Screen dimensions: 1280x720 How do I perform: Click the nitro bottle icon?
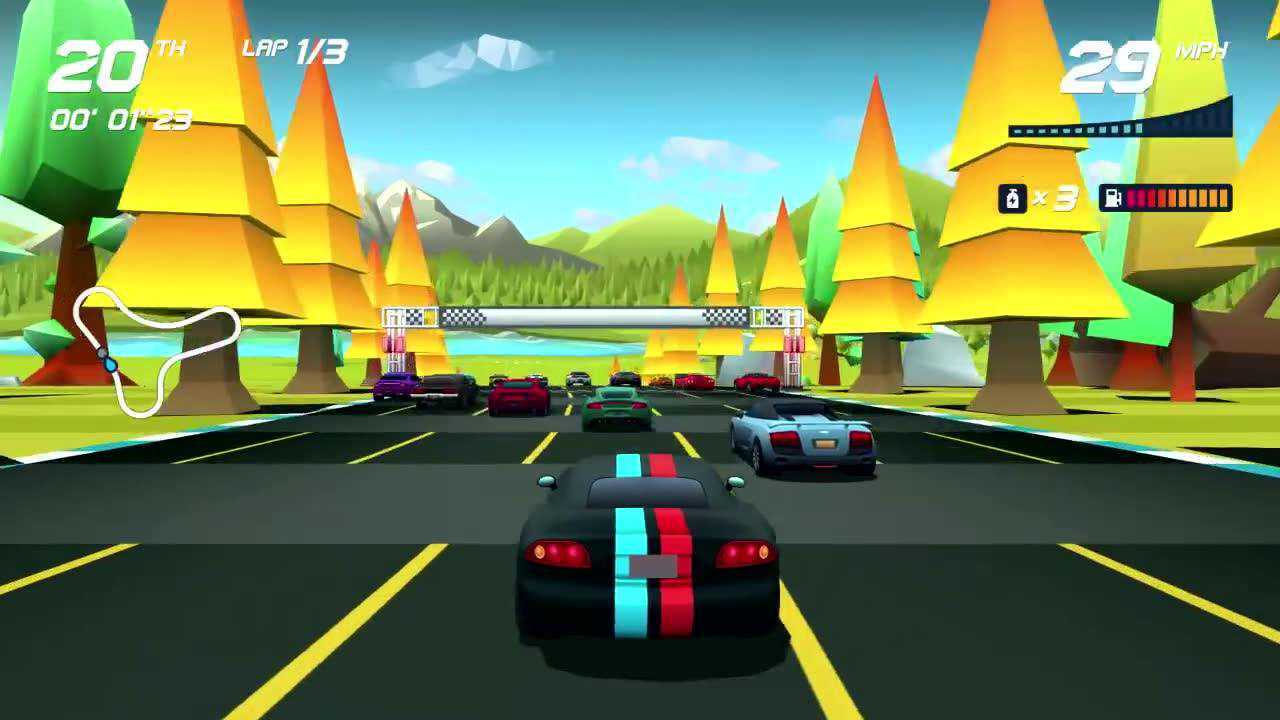click(x=1011, y=198)
